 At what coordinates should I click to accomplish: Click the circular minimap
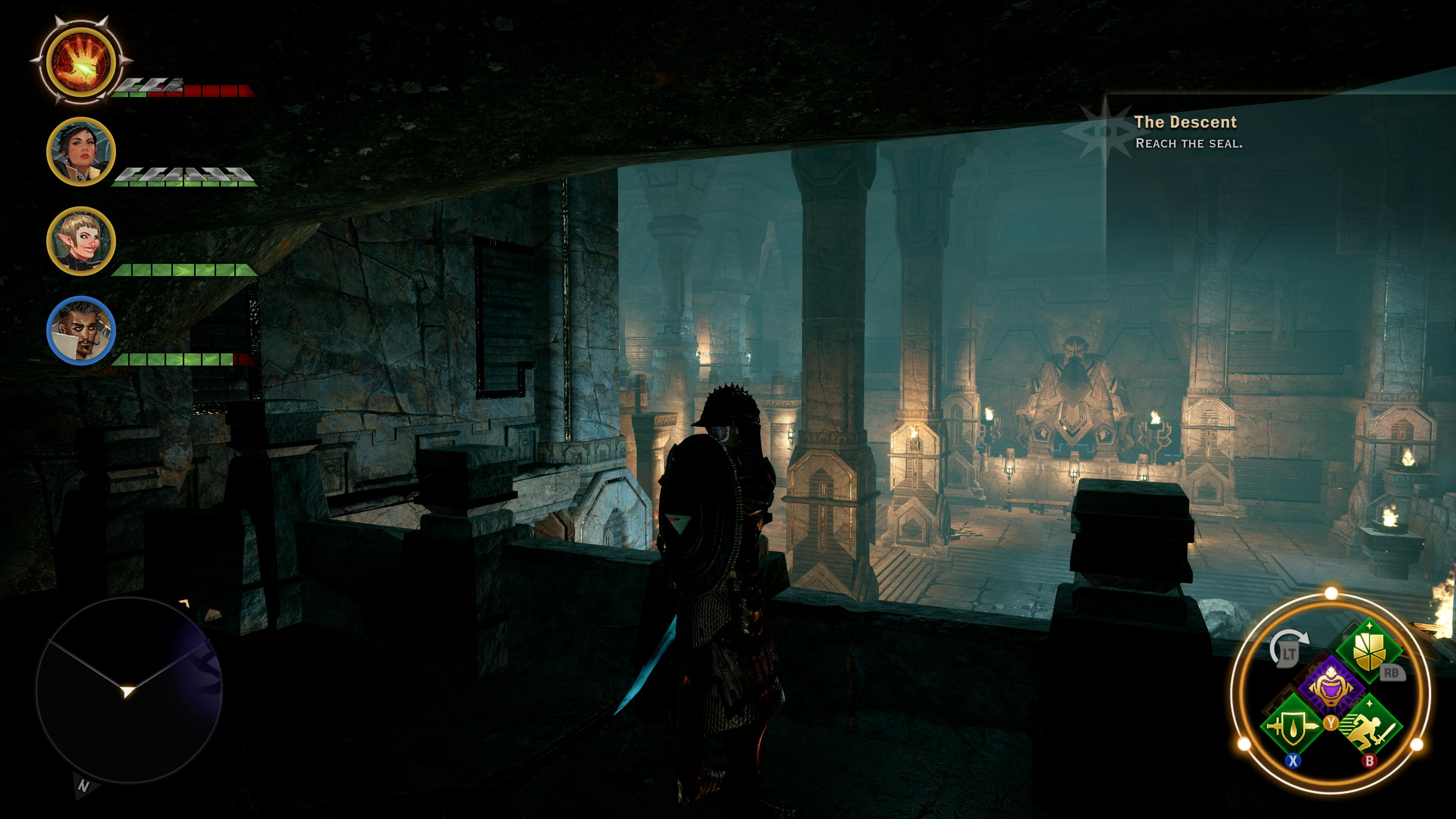(129, 690)
